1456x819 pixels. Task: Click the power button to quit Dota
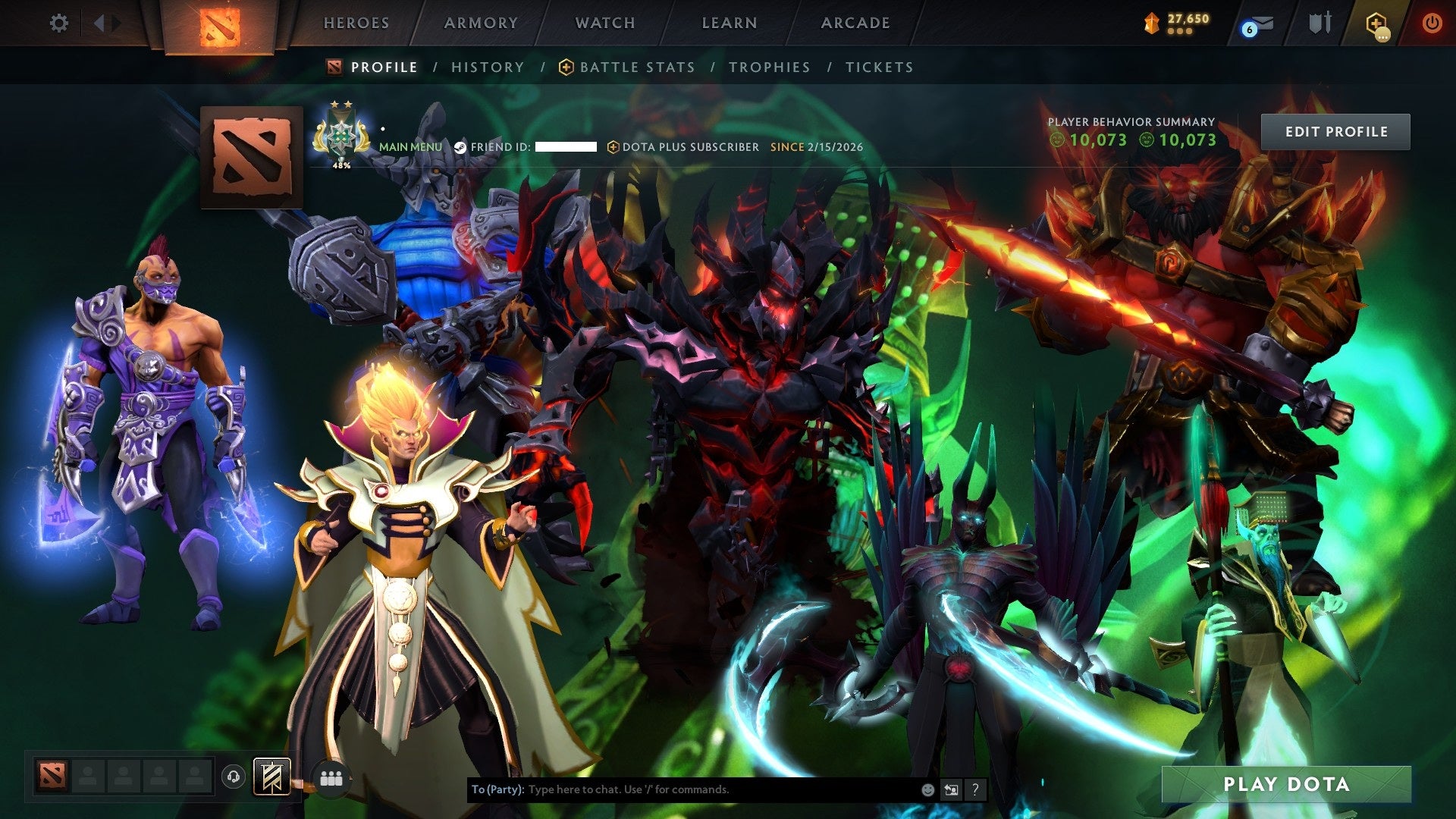click(x=1434, y=23)
